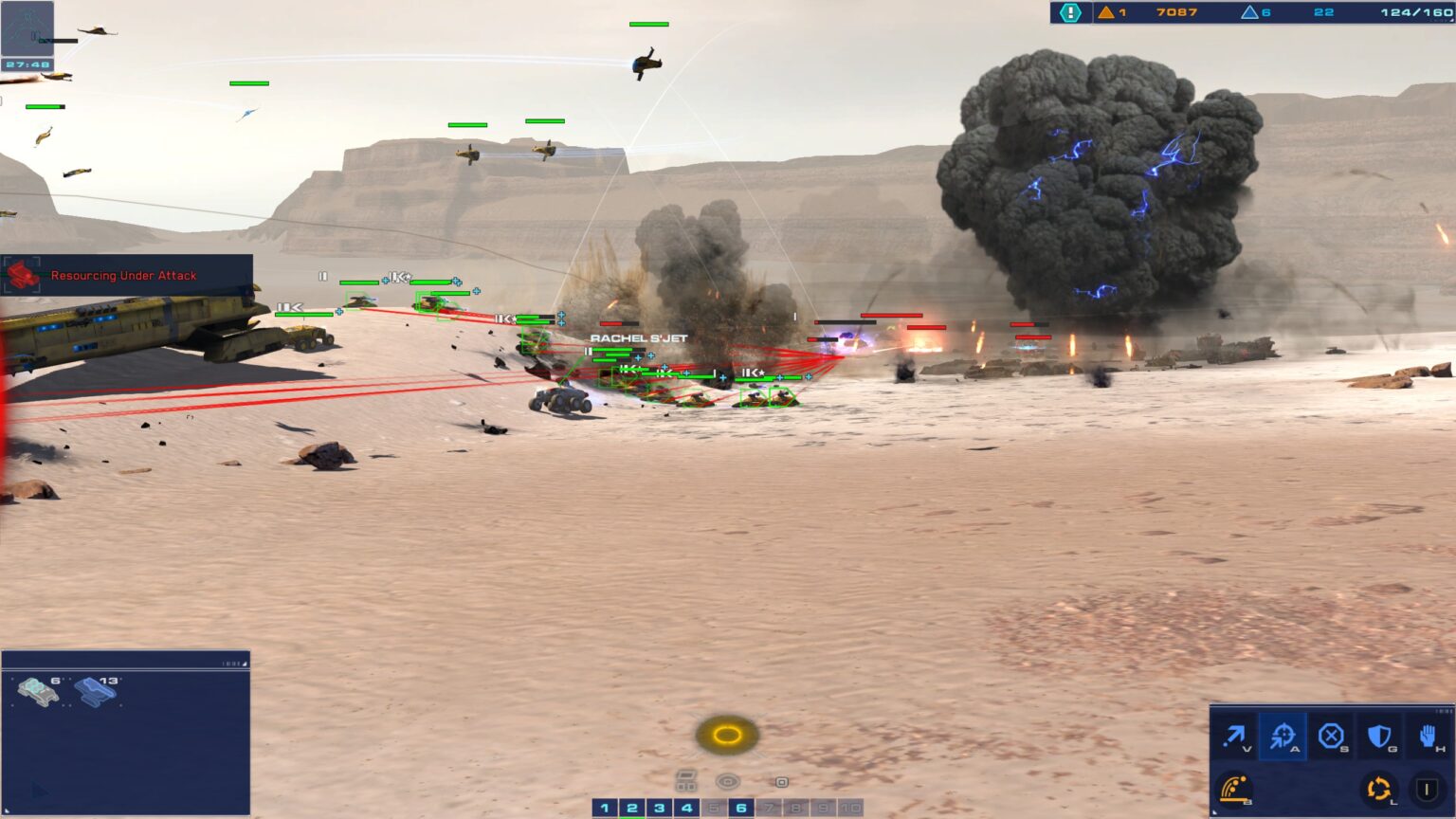Image resolution: width=1456 pixels, height=819 pixels.
Task: Select control group 1
Action: pos(604,808)
